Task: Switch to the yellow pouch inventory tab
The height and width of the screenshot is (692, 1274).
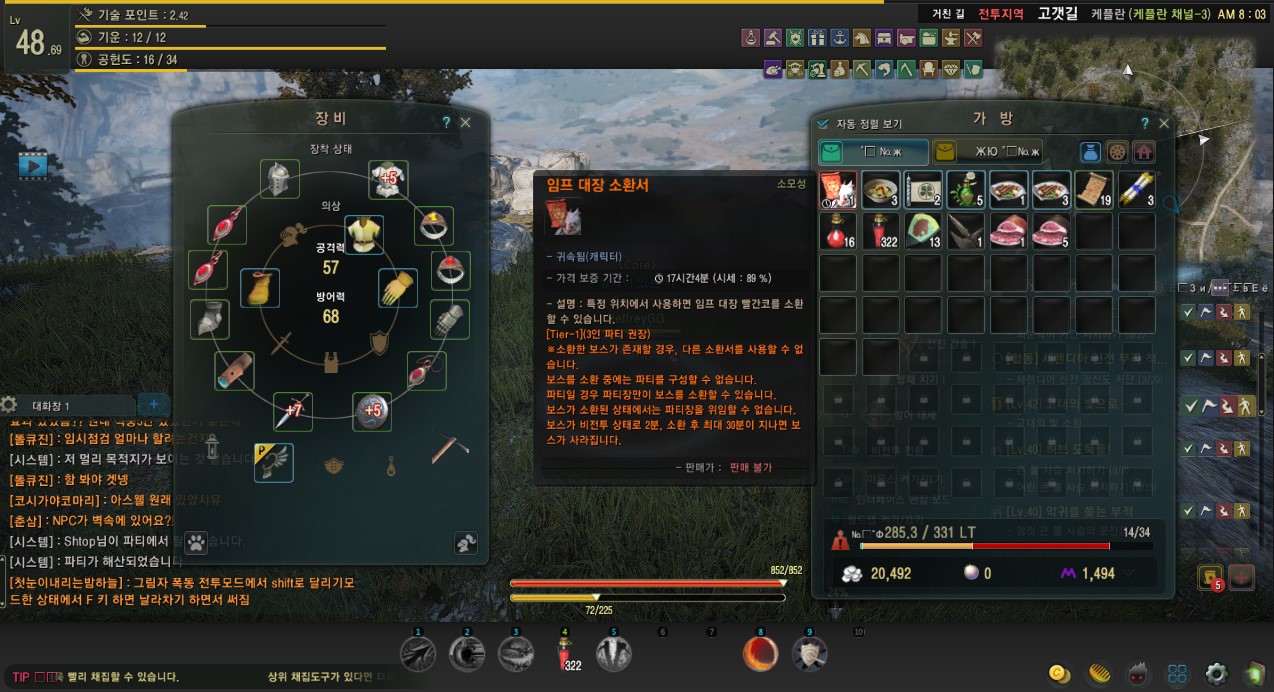Action: coord(988,152)
